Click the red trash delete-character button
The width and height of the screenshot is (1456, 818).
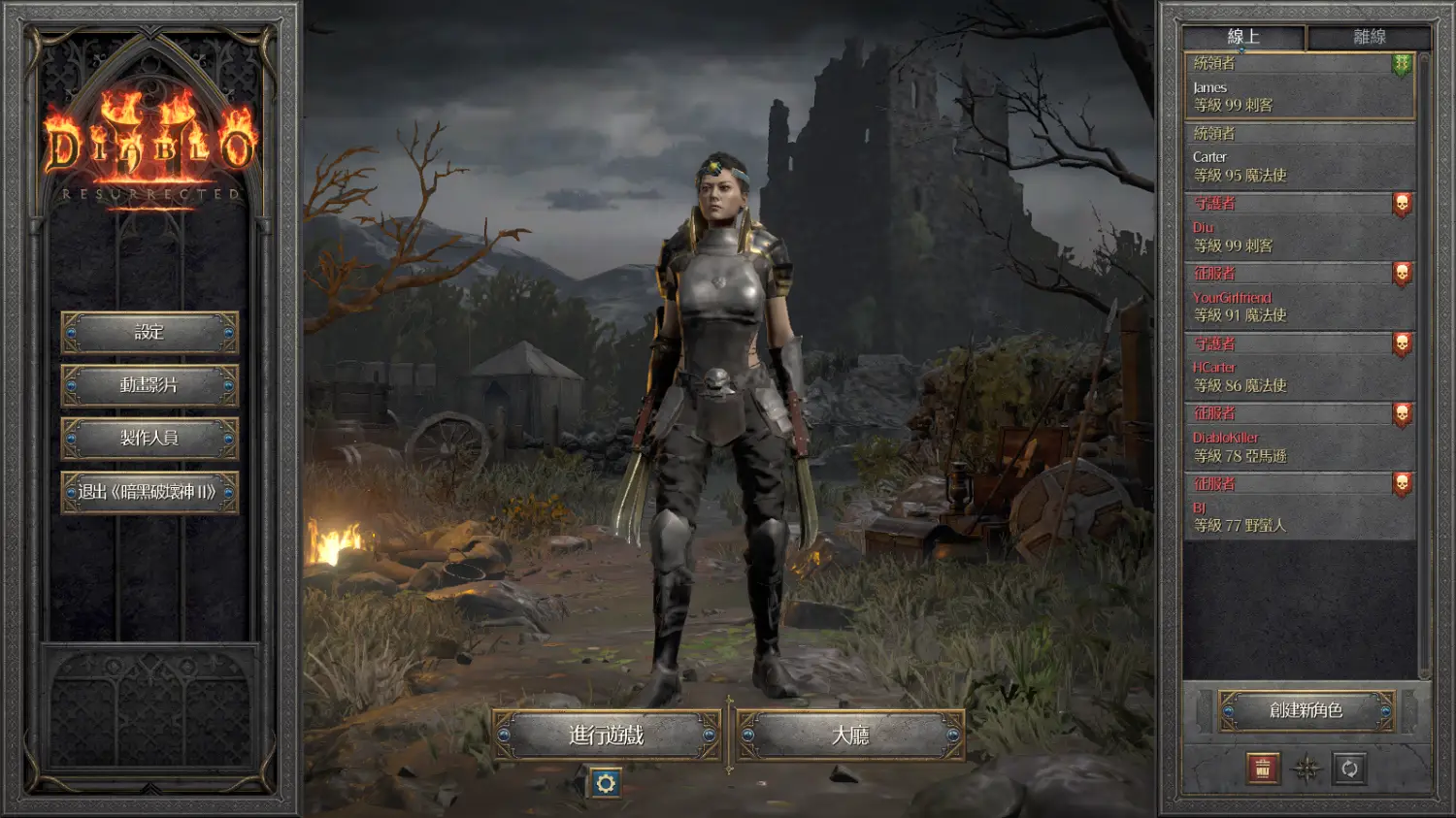1263,769
